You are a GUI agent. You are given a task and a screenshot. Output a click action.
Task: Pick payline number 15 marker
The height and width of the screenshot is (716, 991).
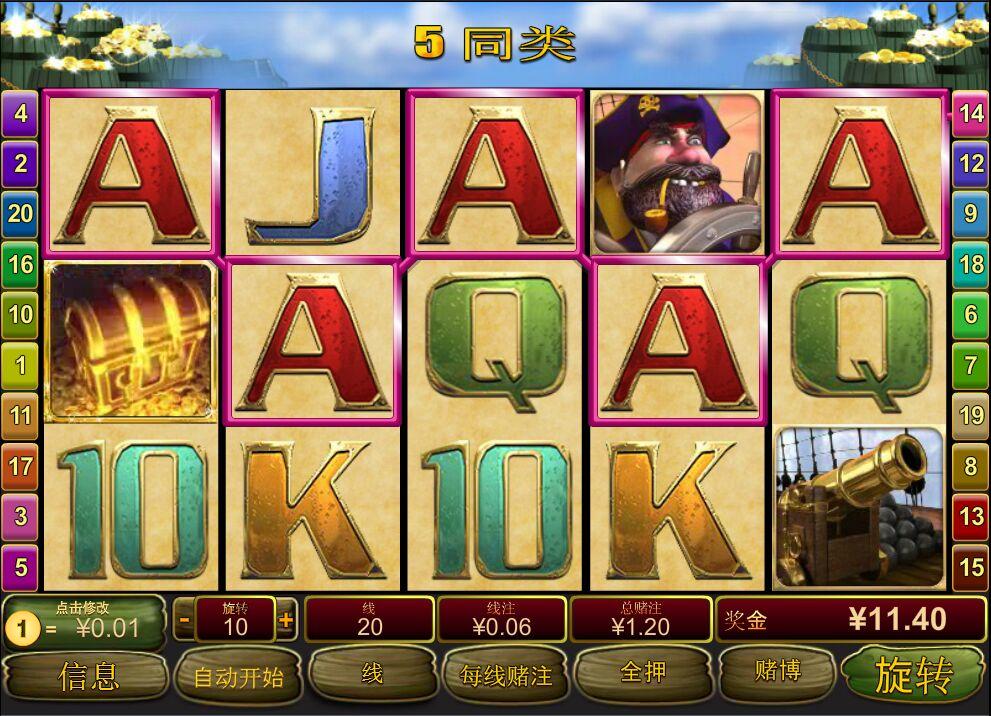tap(971, 567)
